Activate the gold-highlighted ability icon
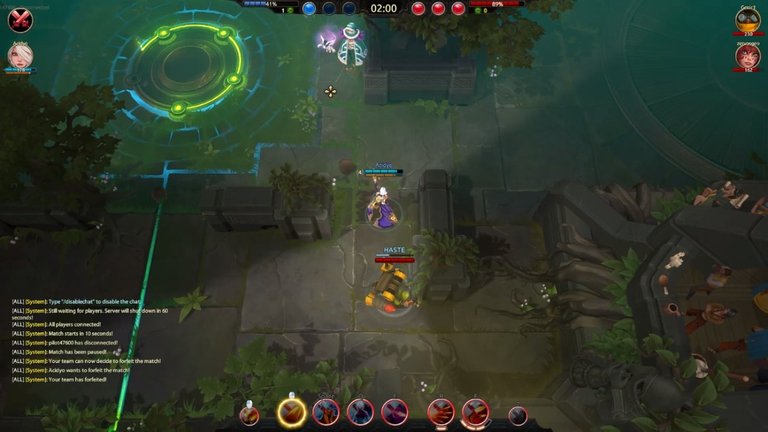768x432 pixels. 291,412
